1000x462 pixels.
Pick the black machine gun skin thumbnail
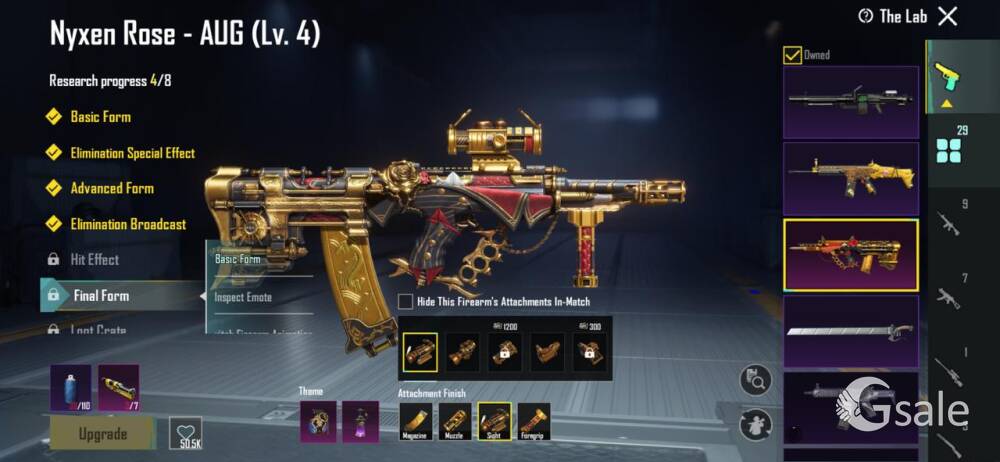[x=850, y=101]
